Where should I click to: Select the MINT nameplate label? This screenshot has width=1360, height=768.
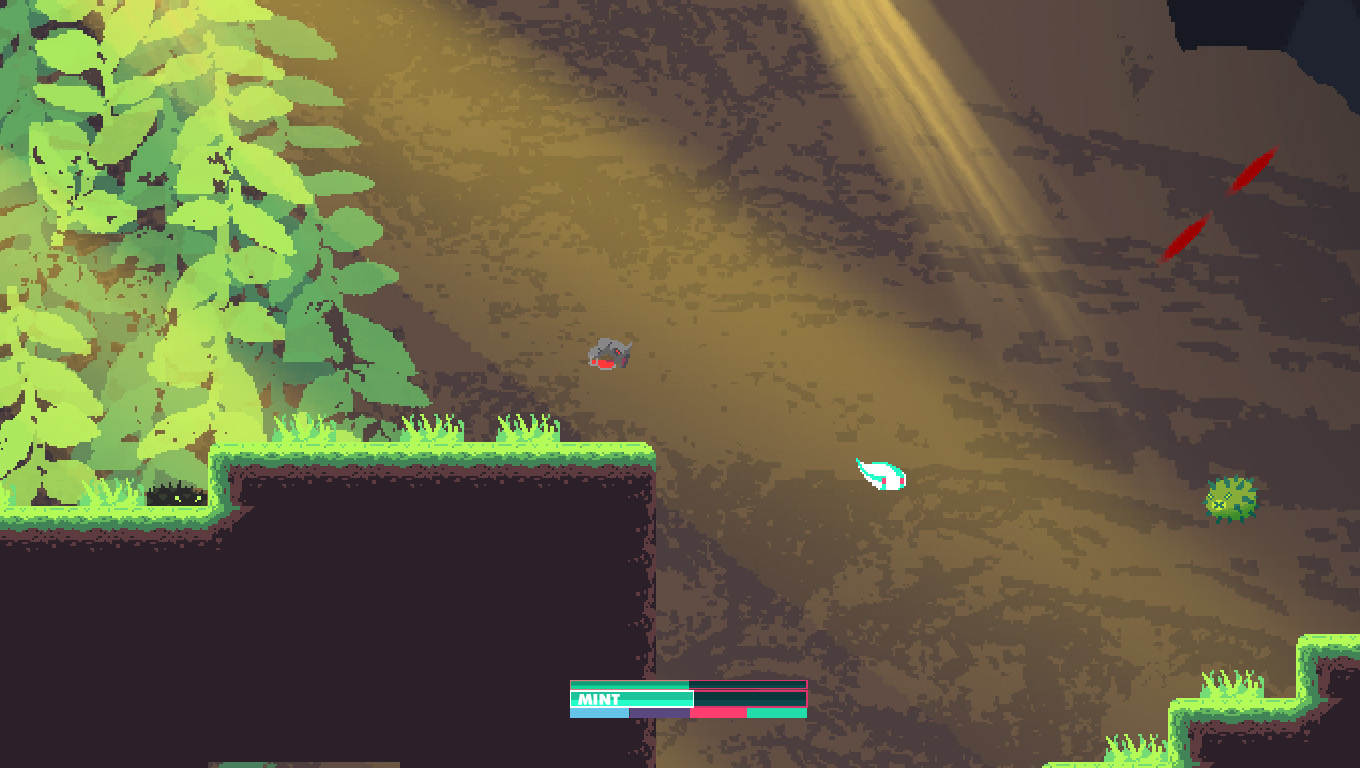point(596,698)
